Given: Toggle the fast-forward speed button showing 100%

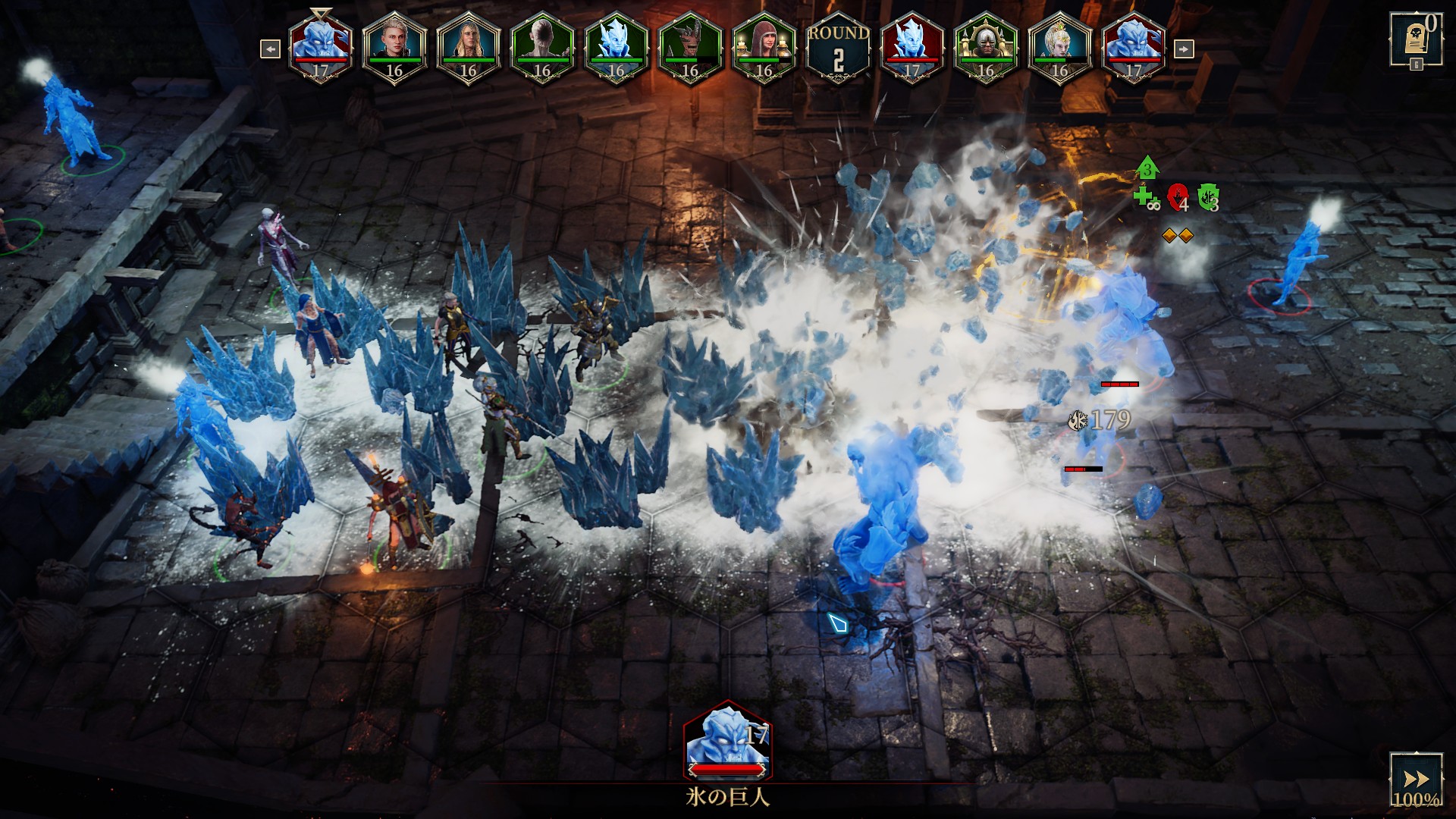Looking at the screenshot, I should point(1415,780).
